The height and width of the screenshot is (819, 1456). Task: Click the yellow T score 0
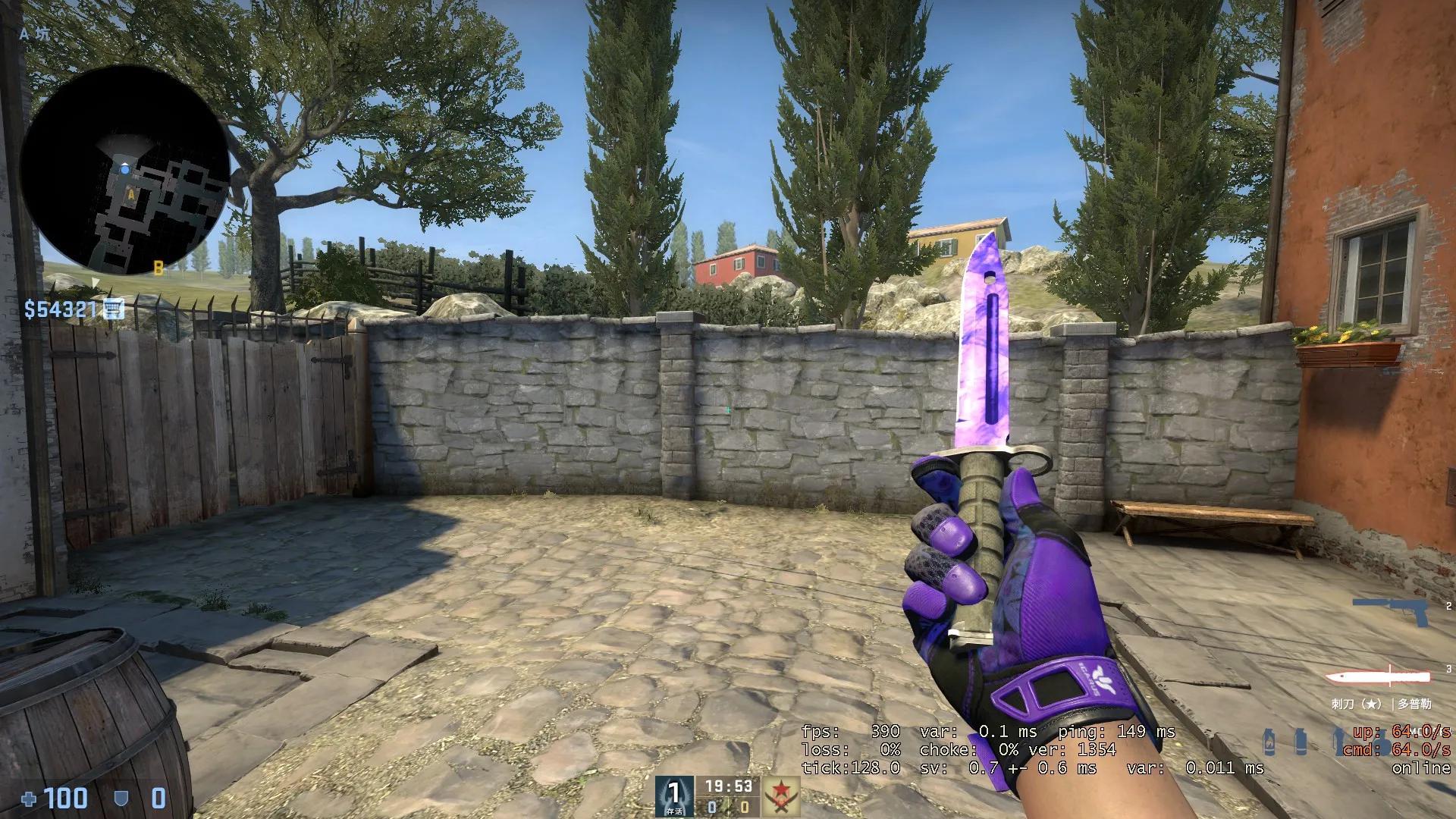746,806
